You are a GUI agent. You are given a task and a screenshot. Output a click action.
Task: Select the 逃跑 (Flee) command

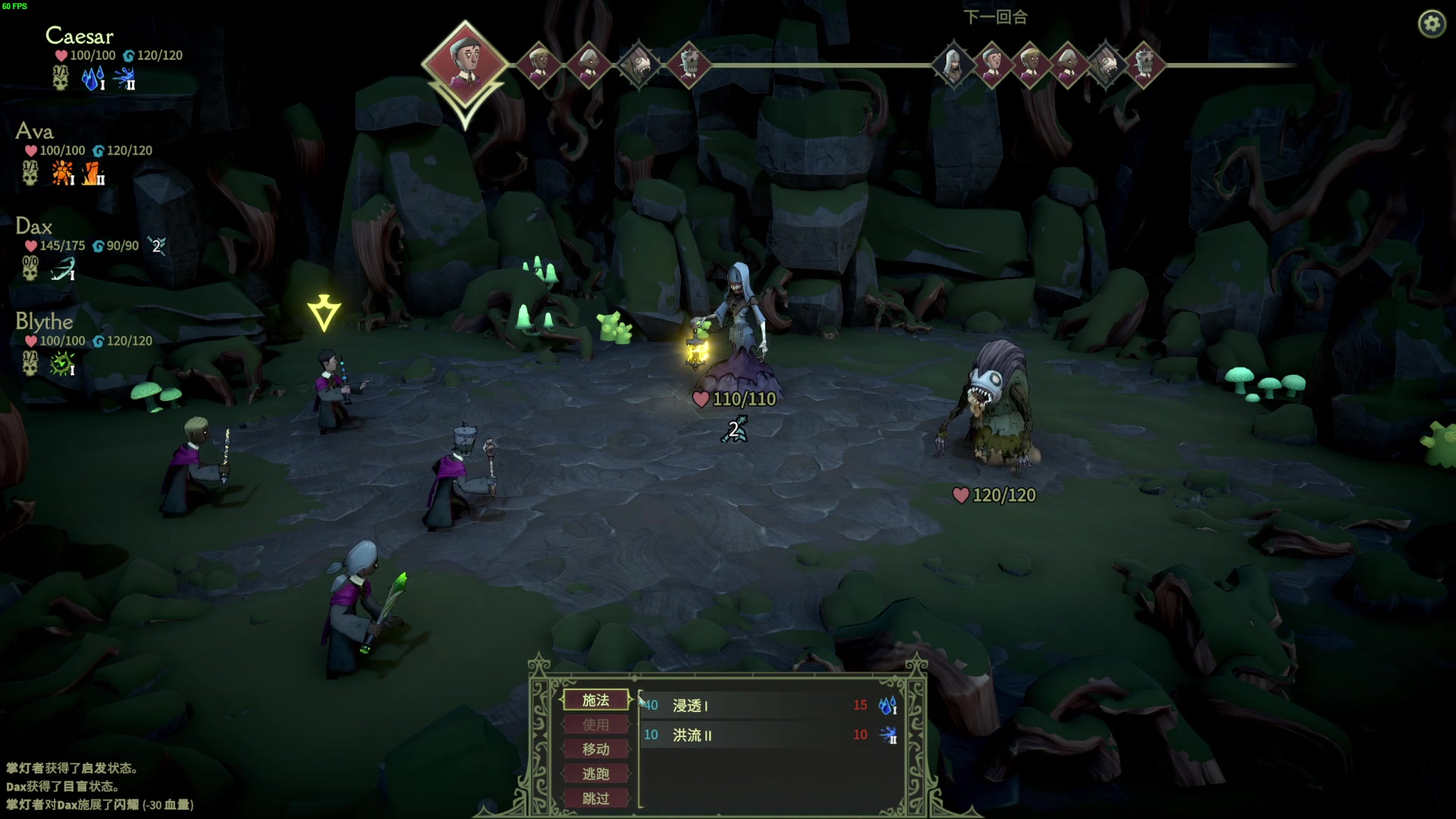(x=596, y=773)
